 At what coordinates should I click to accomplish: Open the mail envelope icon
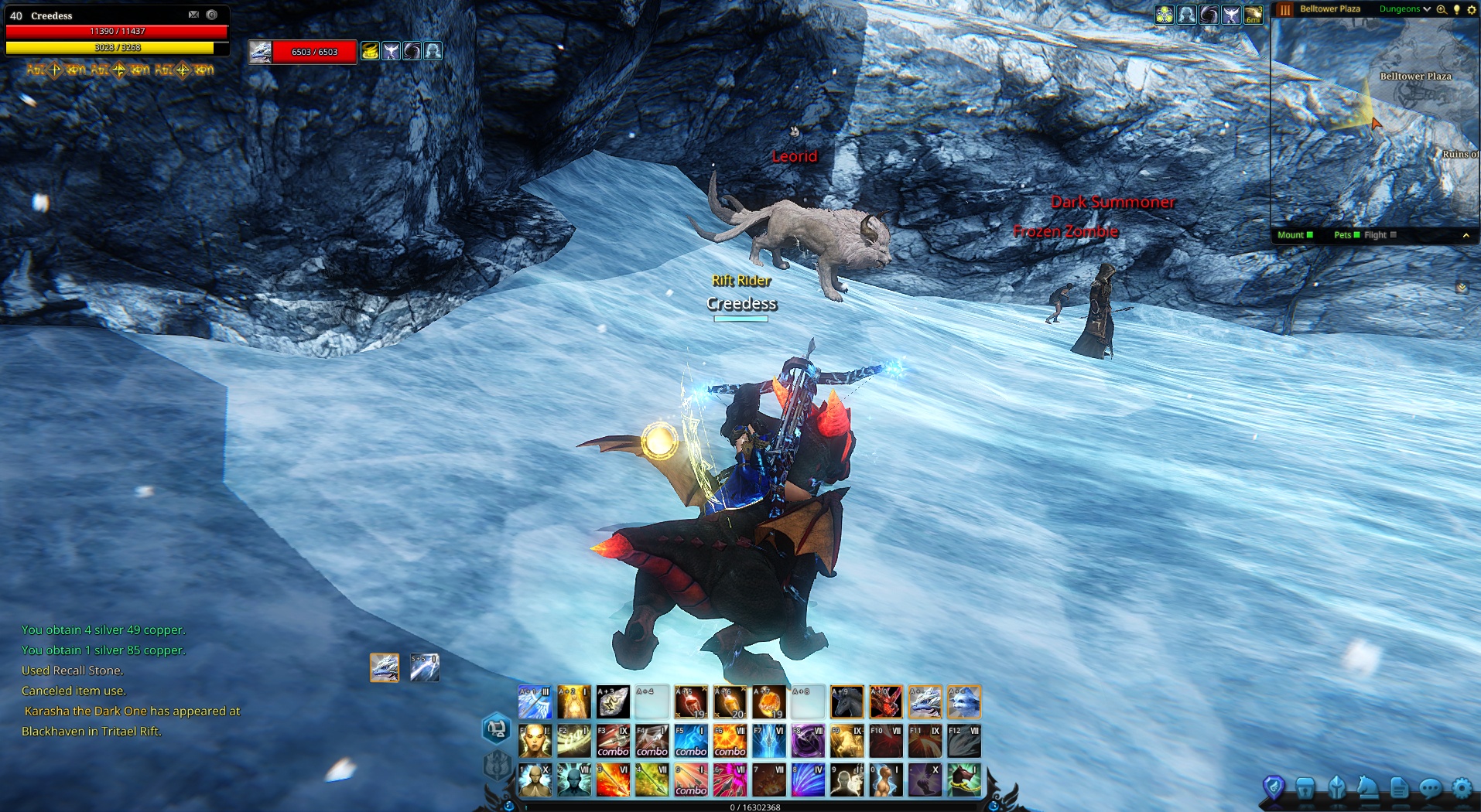(193, 15)
